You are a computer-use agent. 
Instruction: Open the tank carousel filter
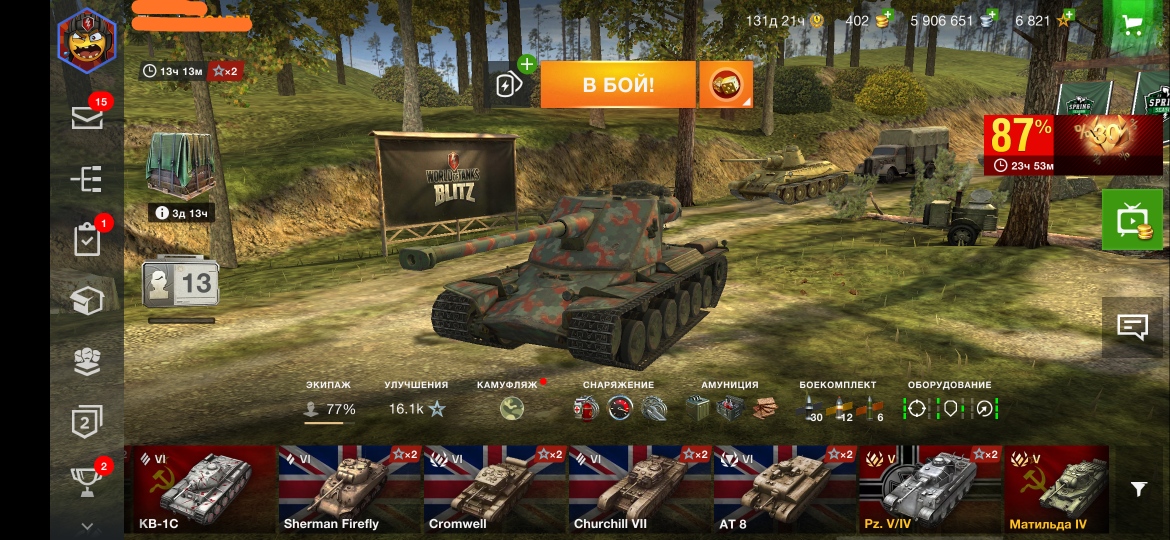click(1138, 488)
